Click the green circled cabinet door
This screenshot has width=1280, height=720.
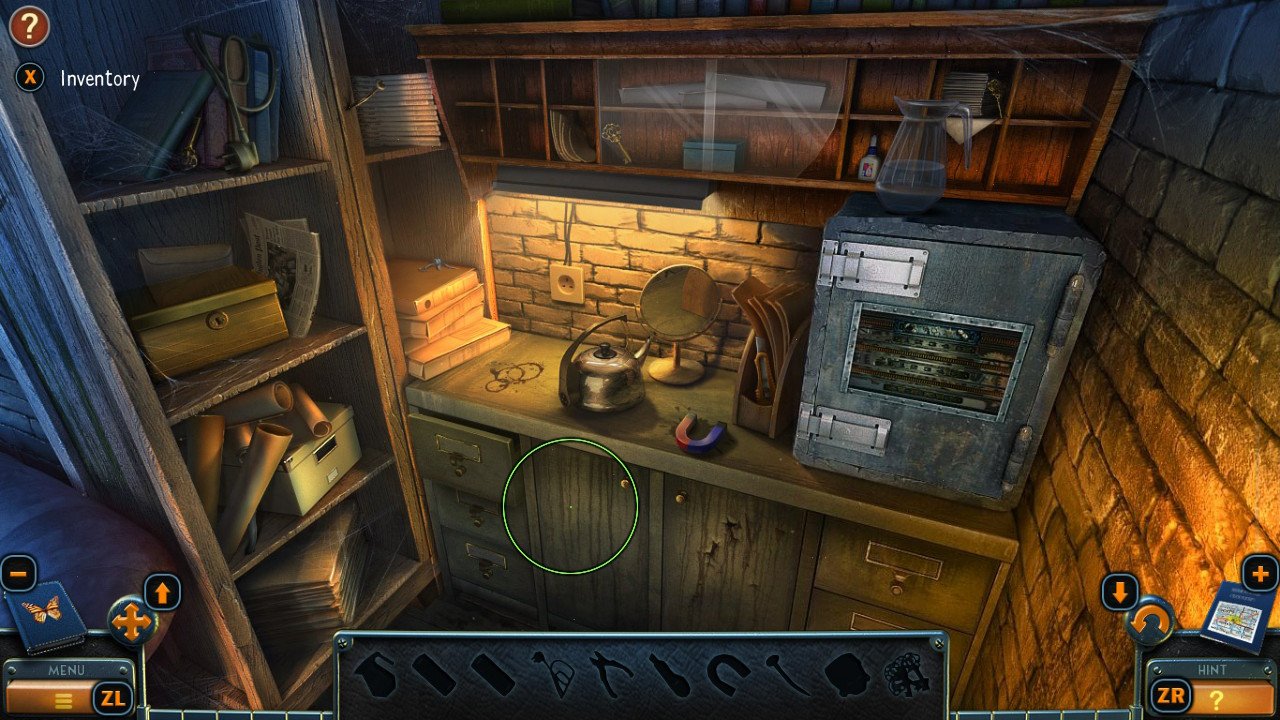pyautogui.click(x=572, y=505)
